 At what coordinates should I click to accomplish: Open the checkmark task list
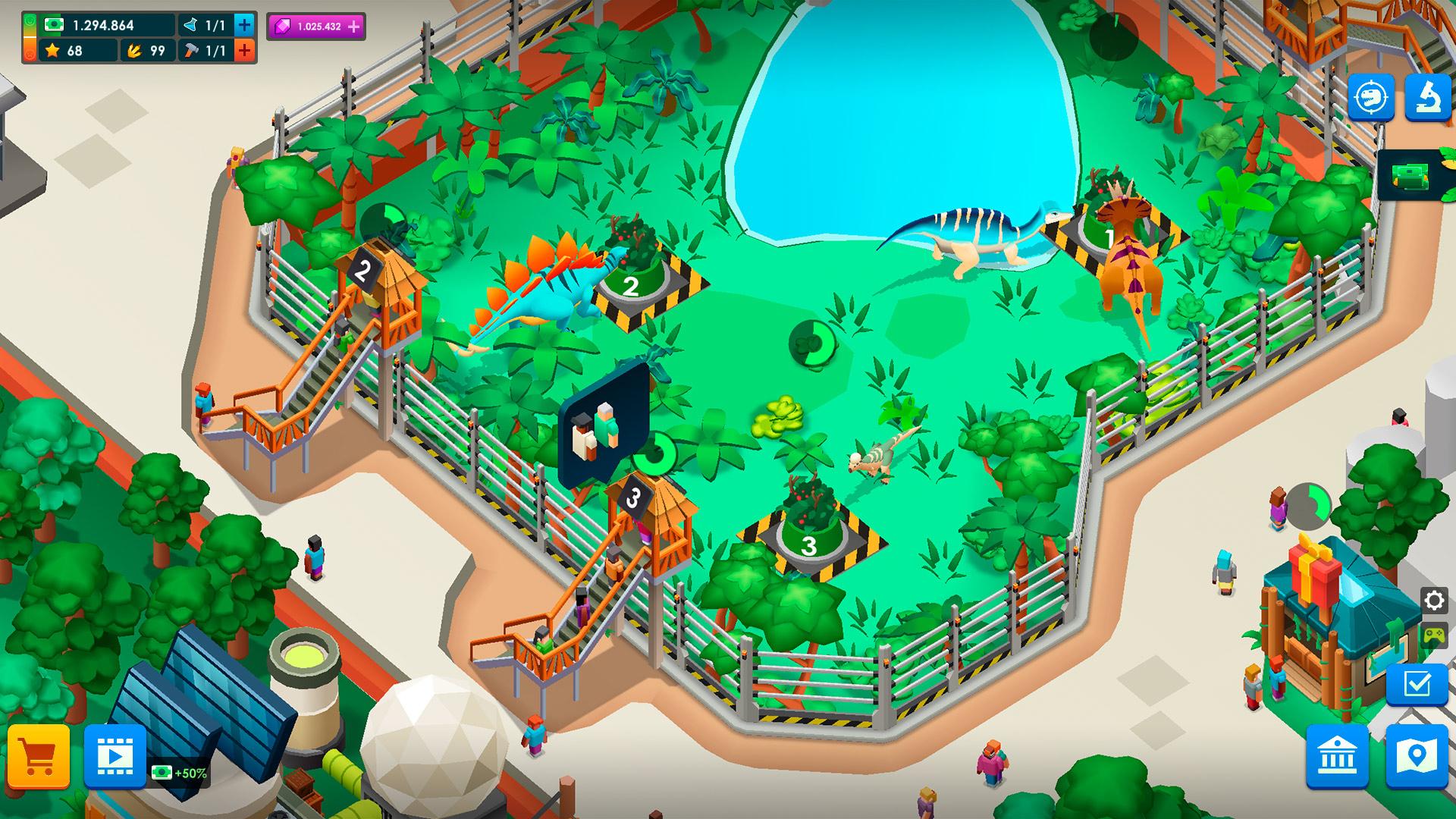1417,685
